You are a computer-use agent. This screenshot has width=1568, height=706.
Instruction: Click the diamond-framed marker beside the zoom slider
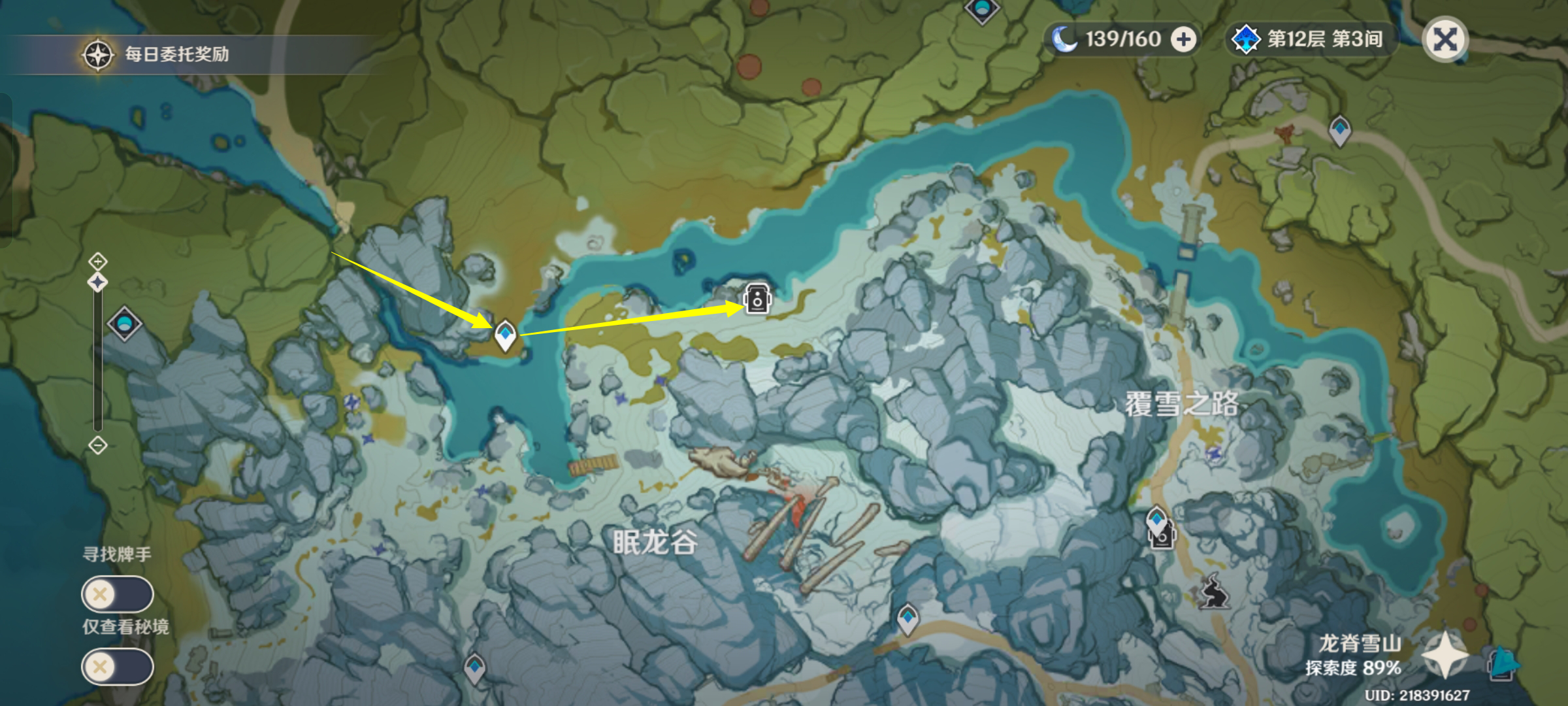[124, 323]
